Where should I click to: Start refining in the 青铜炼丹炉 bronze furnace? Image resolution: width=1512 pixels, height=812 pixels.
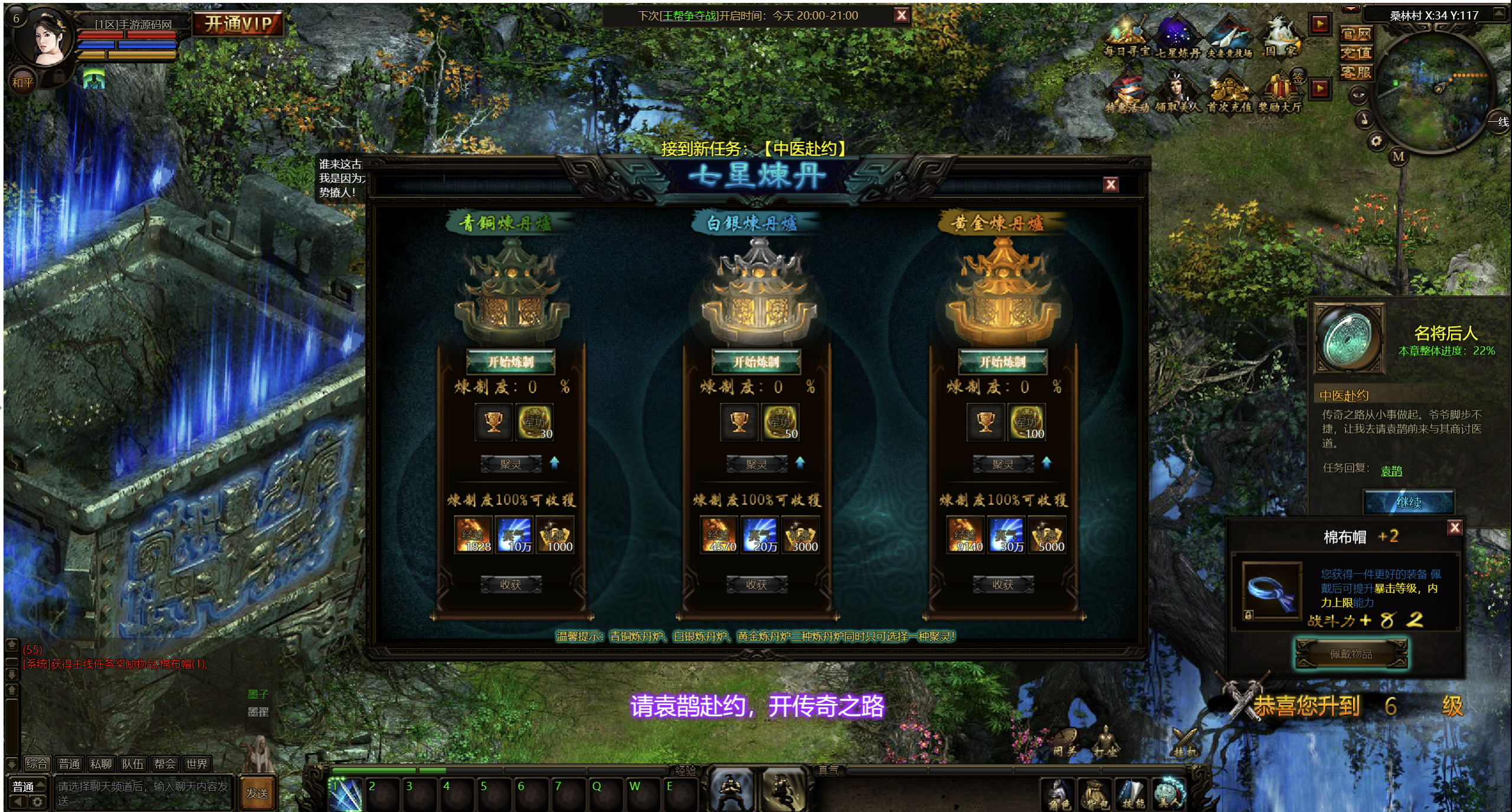(x=510, y=361)
